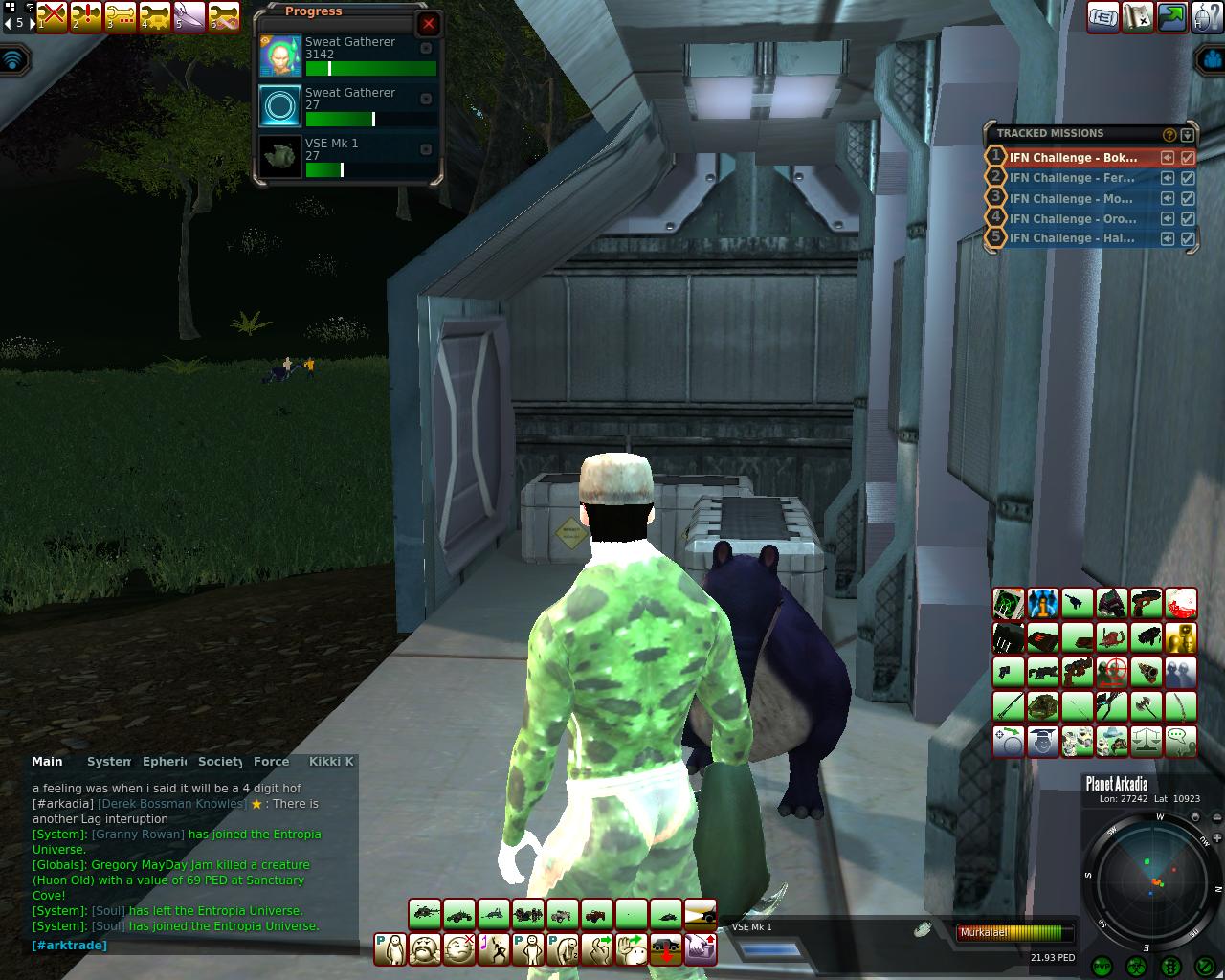Close the Progress panel
The width and height of the screenshot is (1225, 980).
point(428,24)
